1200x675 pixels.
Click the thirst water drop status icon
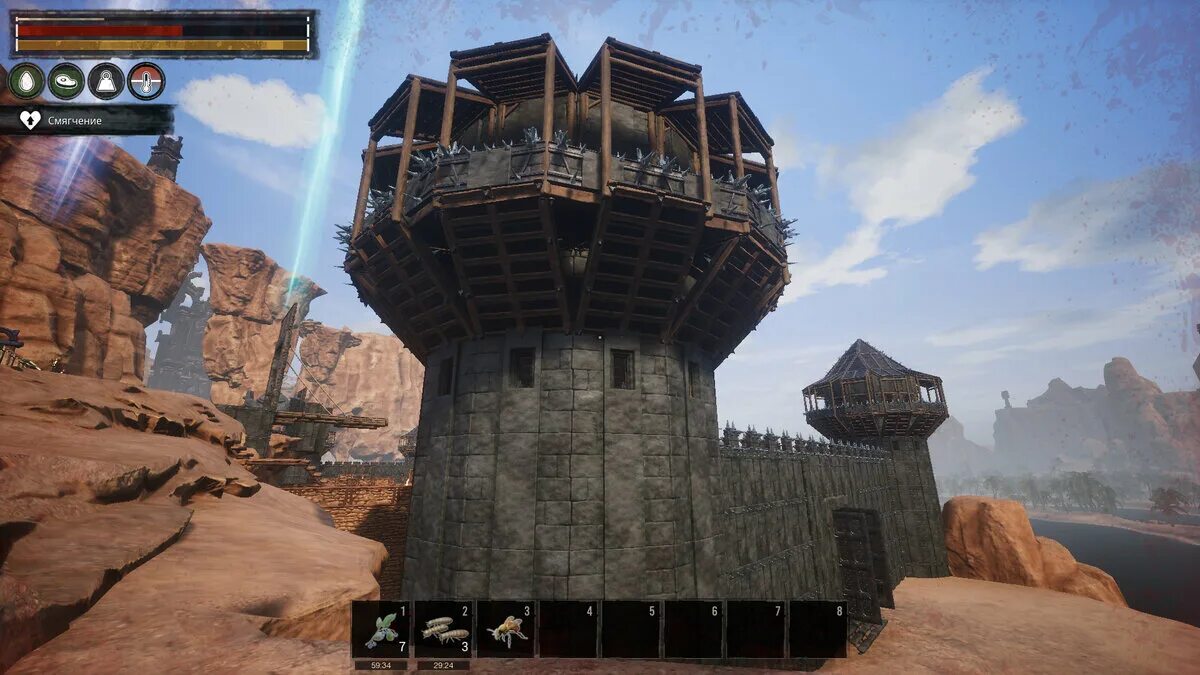(x=26, y=81)
